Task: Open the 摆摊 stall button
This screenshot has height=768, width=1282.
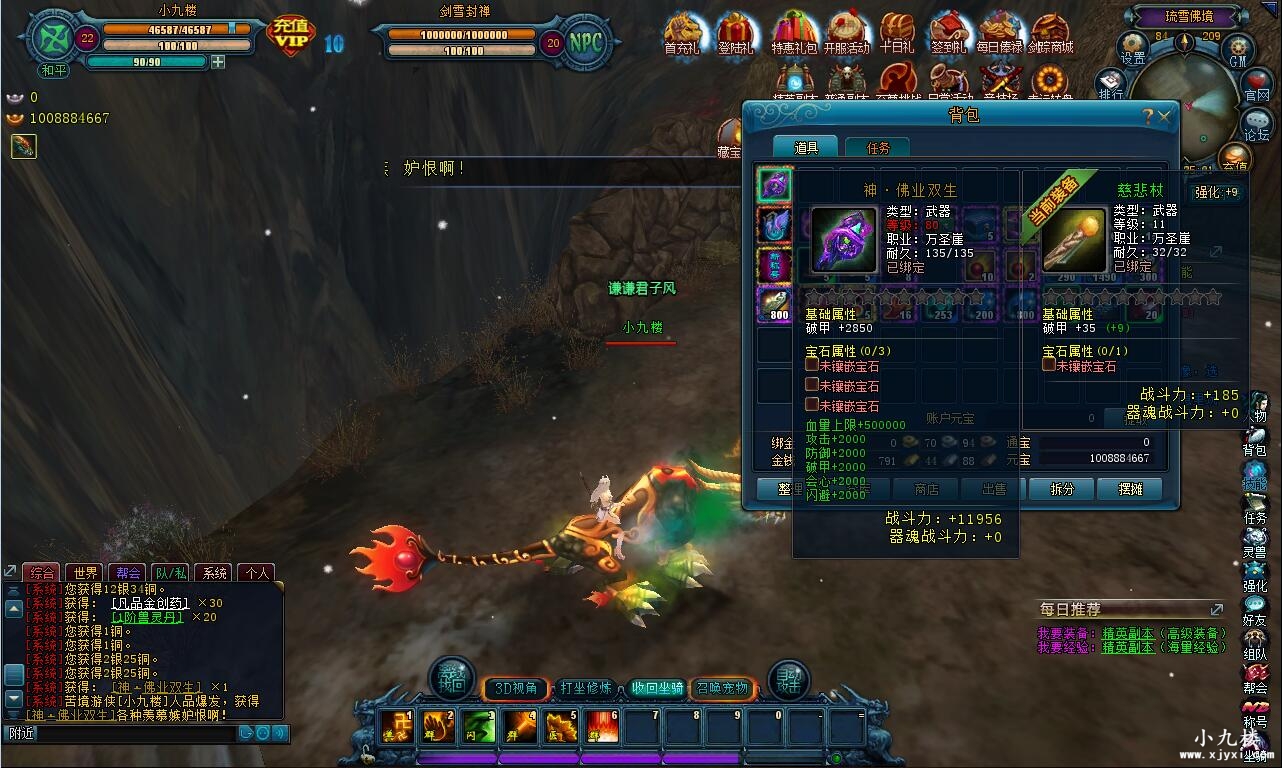Action: coord(1130,489)
